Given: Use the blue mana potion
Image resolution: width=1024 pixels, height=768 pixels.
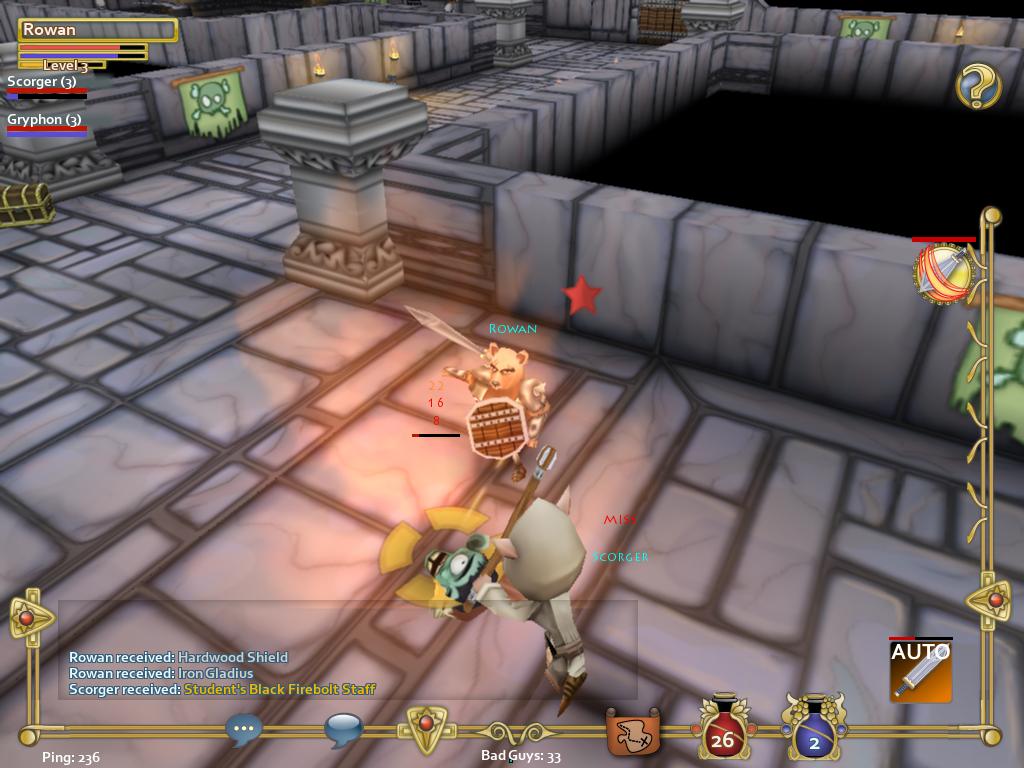Looking at the screenshot, I should tap(814, 727).
